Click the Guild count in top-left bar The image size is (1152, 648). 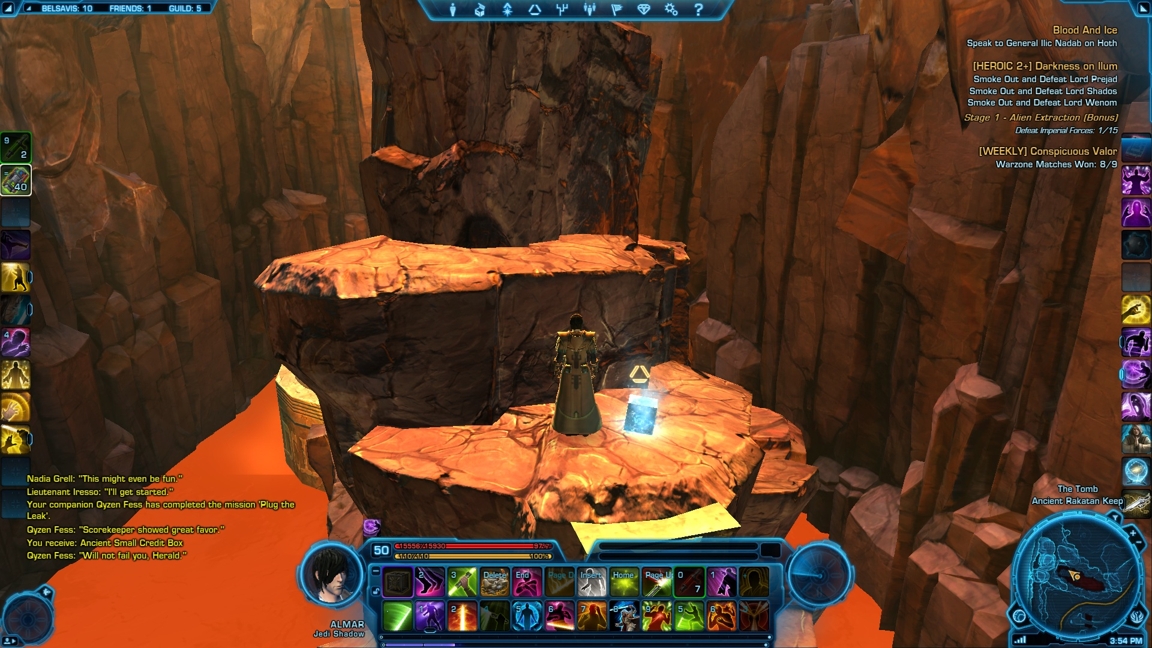185,8
